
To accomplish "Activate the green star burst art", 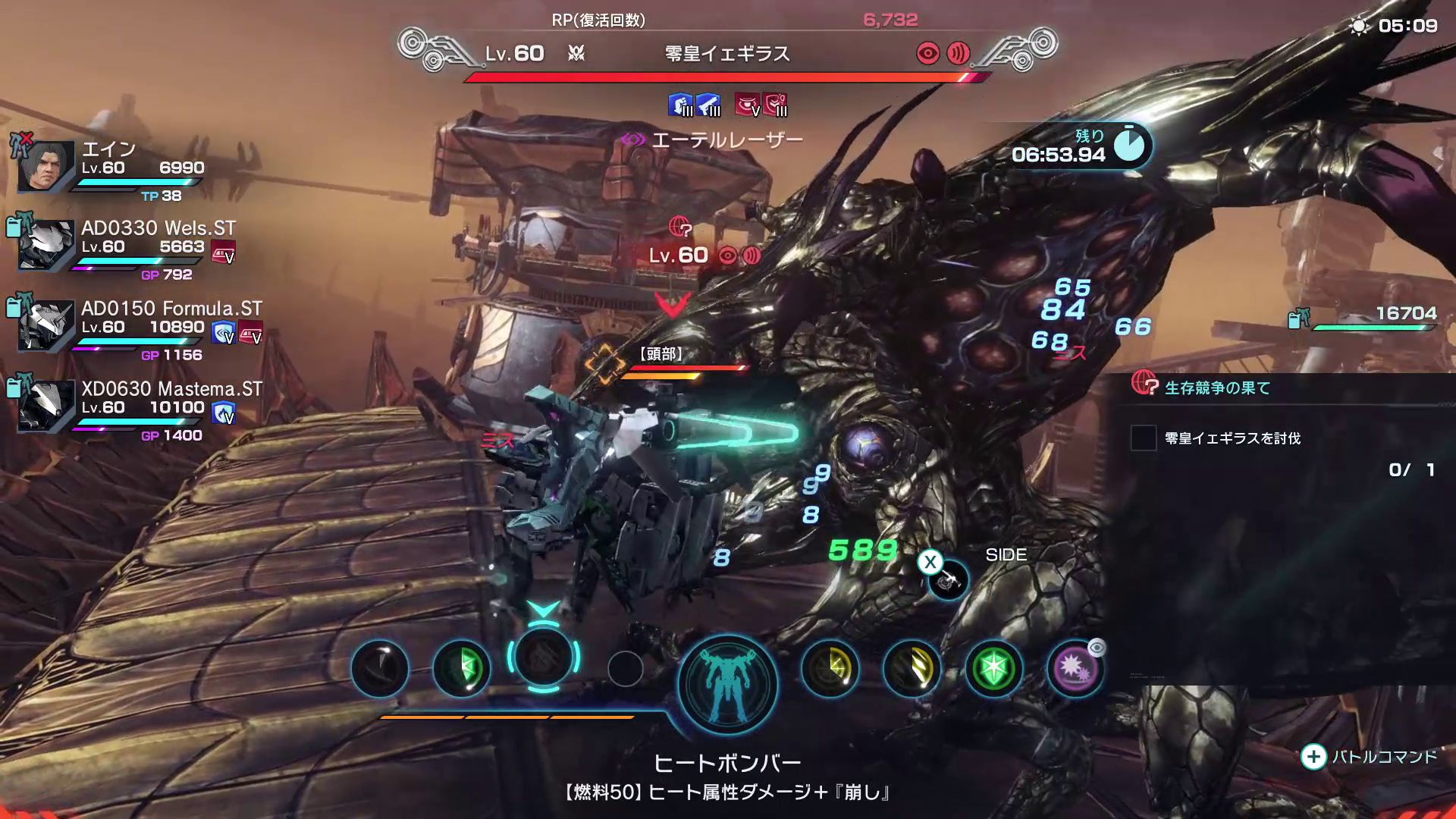I will click(x=993, y=668).
